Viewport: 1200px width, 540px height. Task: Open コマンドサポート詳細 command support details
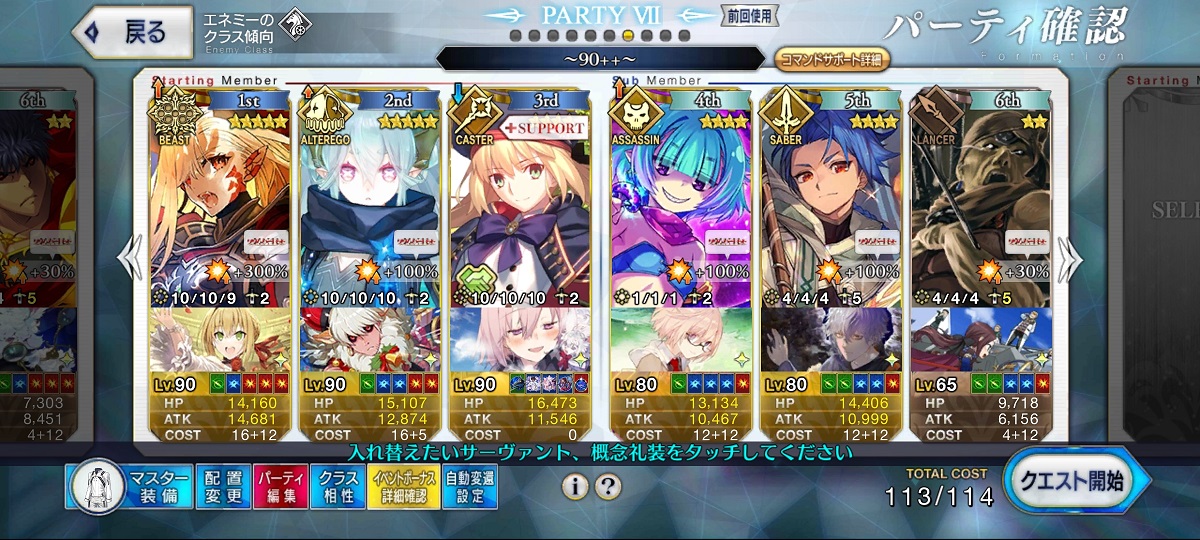tap(832, 60)
